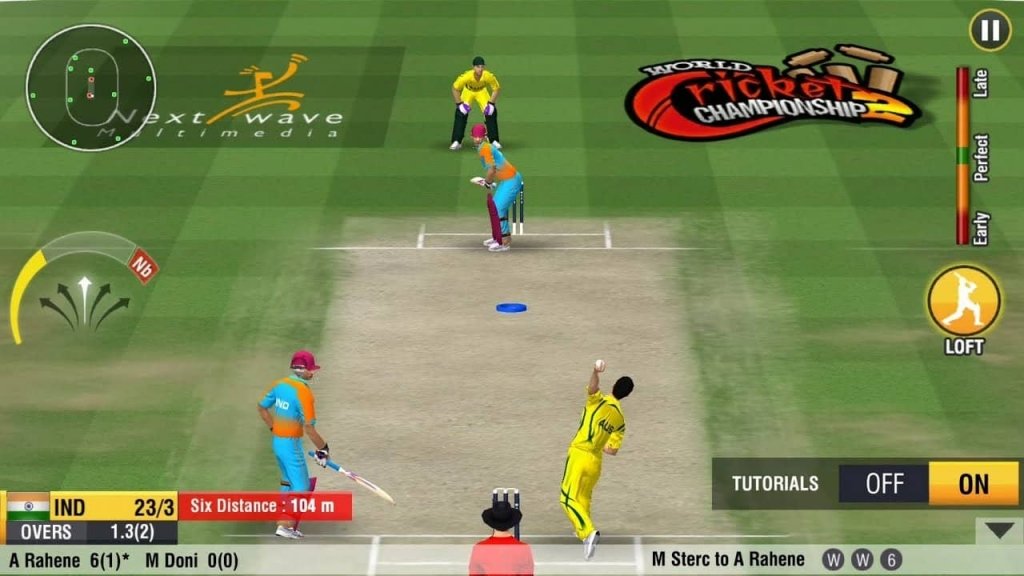The image size is (1024, 576).
Task: Switch tutorials ON
Action: pyautogui.click(x=973, y=484)
